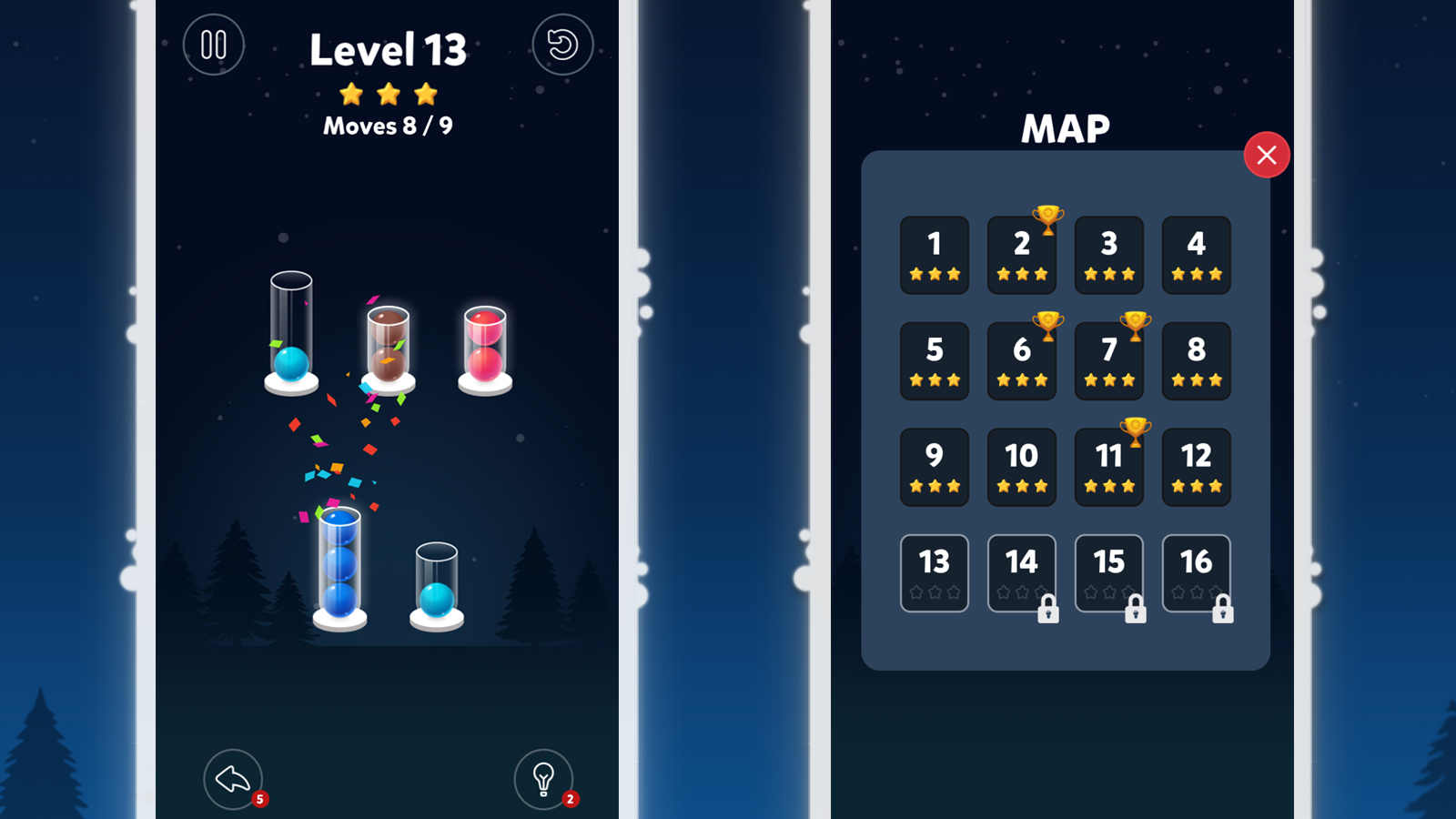
Task: Play level 8 from the map
Action: [1197, 361]
